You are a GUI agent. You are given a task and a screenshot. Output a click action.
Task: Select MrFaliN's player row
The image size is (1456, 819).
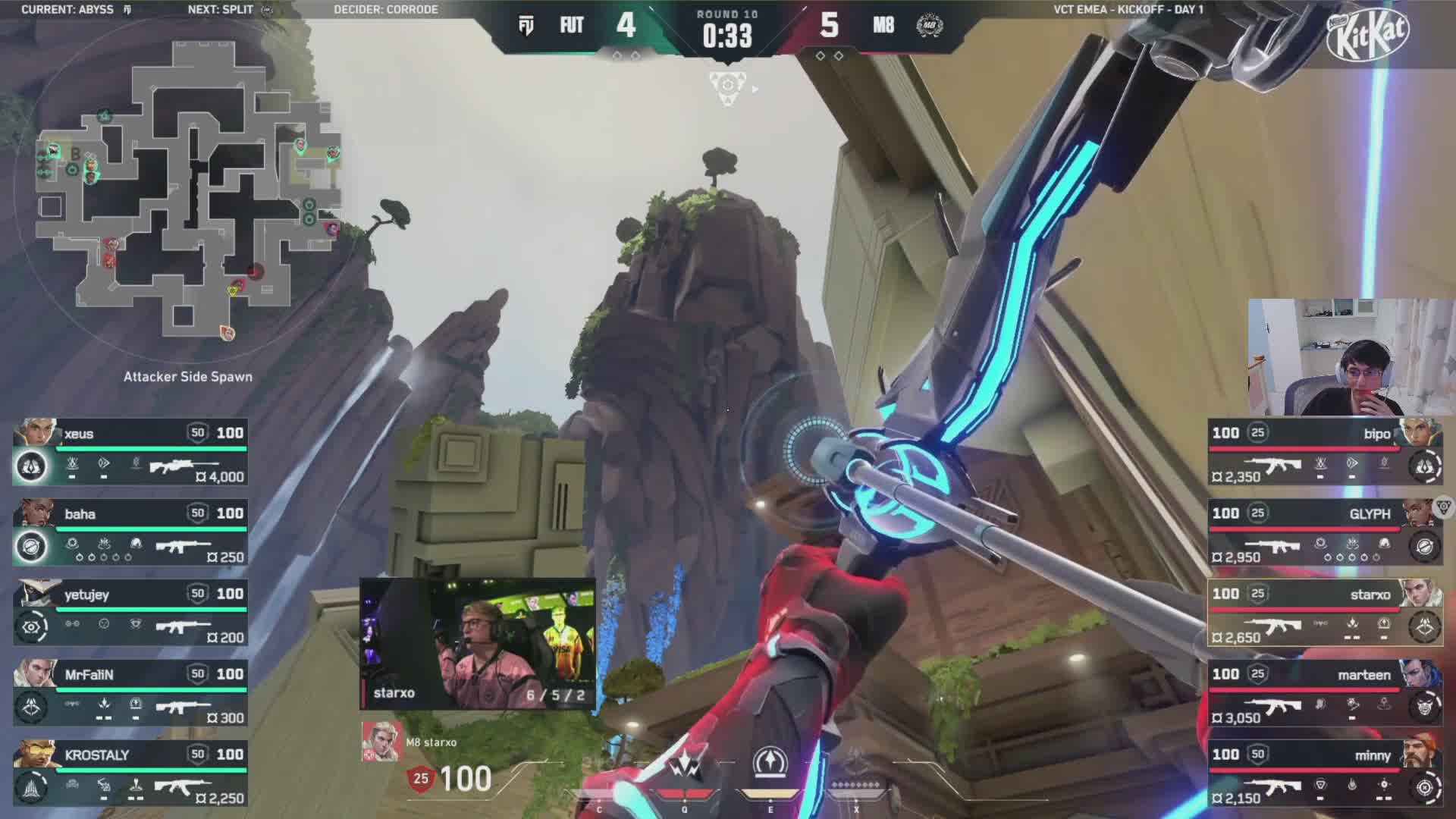point(130,693)
